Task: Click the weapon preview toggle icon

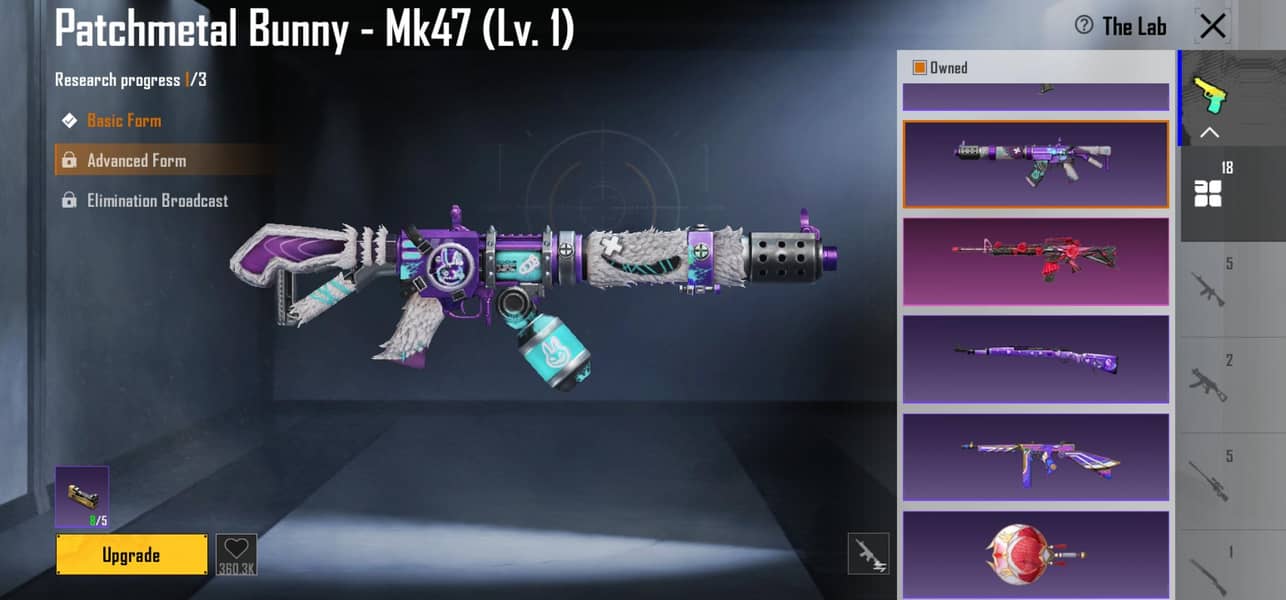Action: coord(868,554)
